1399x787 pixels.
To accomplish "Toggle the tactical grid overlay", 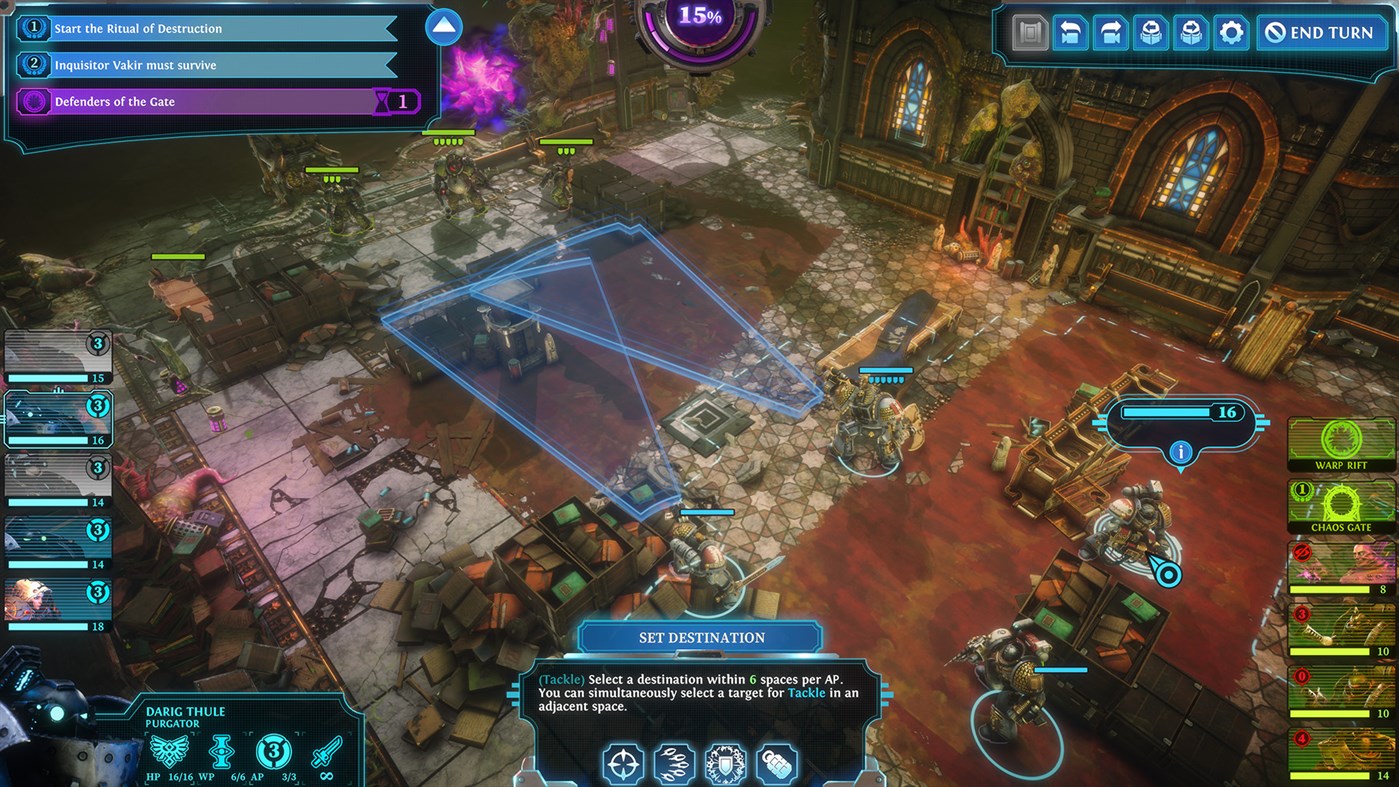I will 1030,32.
